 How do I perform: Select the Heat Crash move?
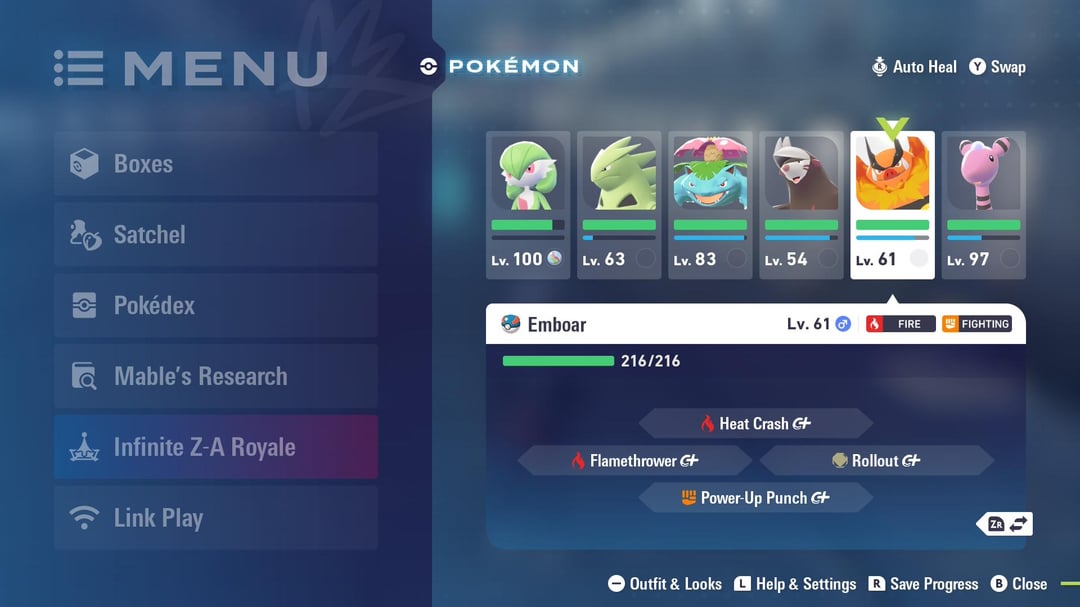(755, 424)
